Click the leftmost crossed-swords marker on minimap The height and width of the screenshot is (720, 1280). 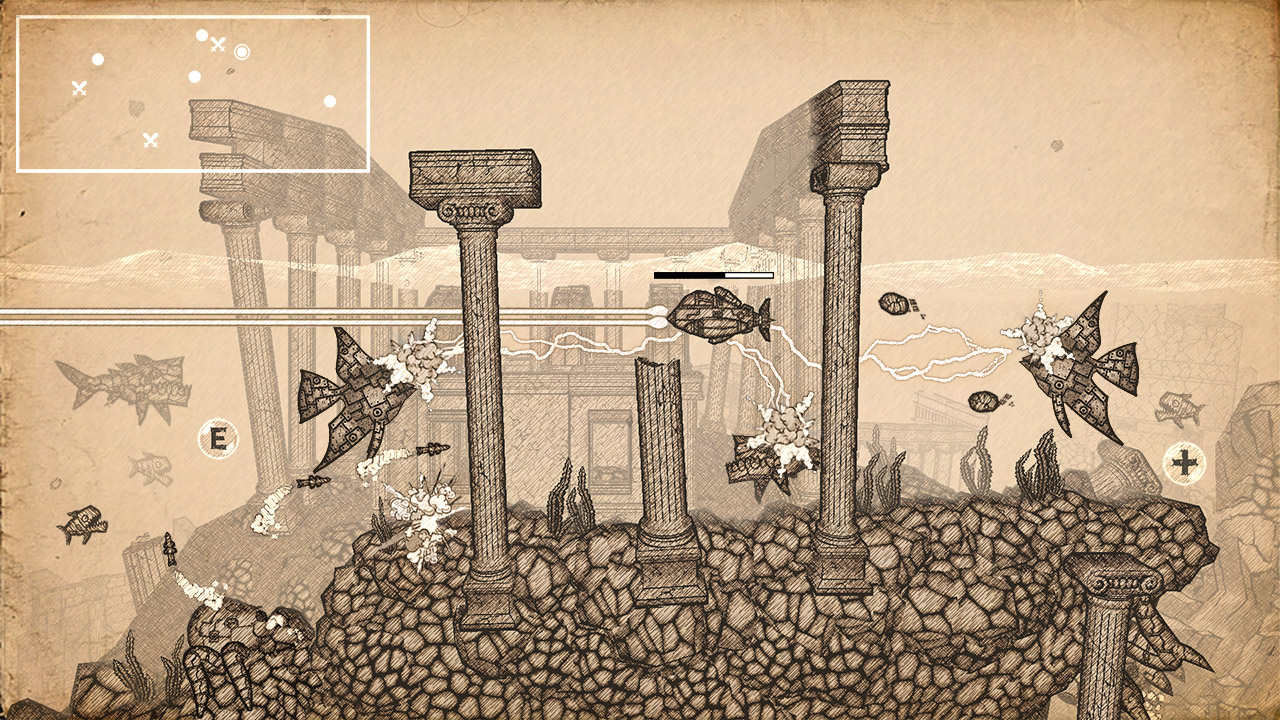pyautogui.click(x=79, y=89)
